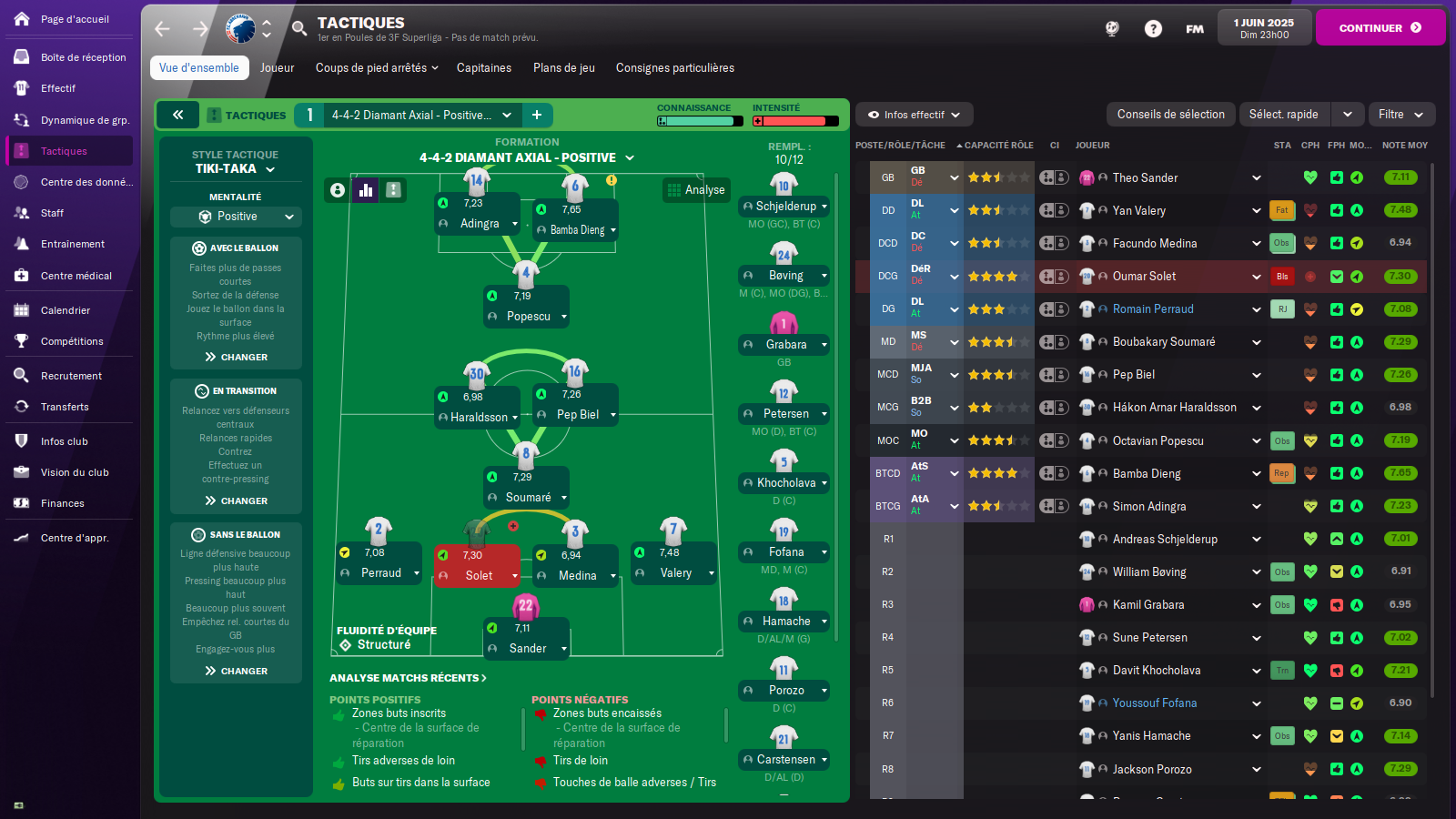Viewport: 1456px width, 819px height.
Task: Change the Positive mentality dropdown
Action: [236, 217]
